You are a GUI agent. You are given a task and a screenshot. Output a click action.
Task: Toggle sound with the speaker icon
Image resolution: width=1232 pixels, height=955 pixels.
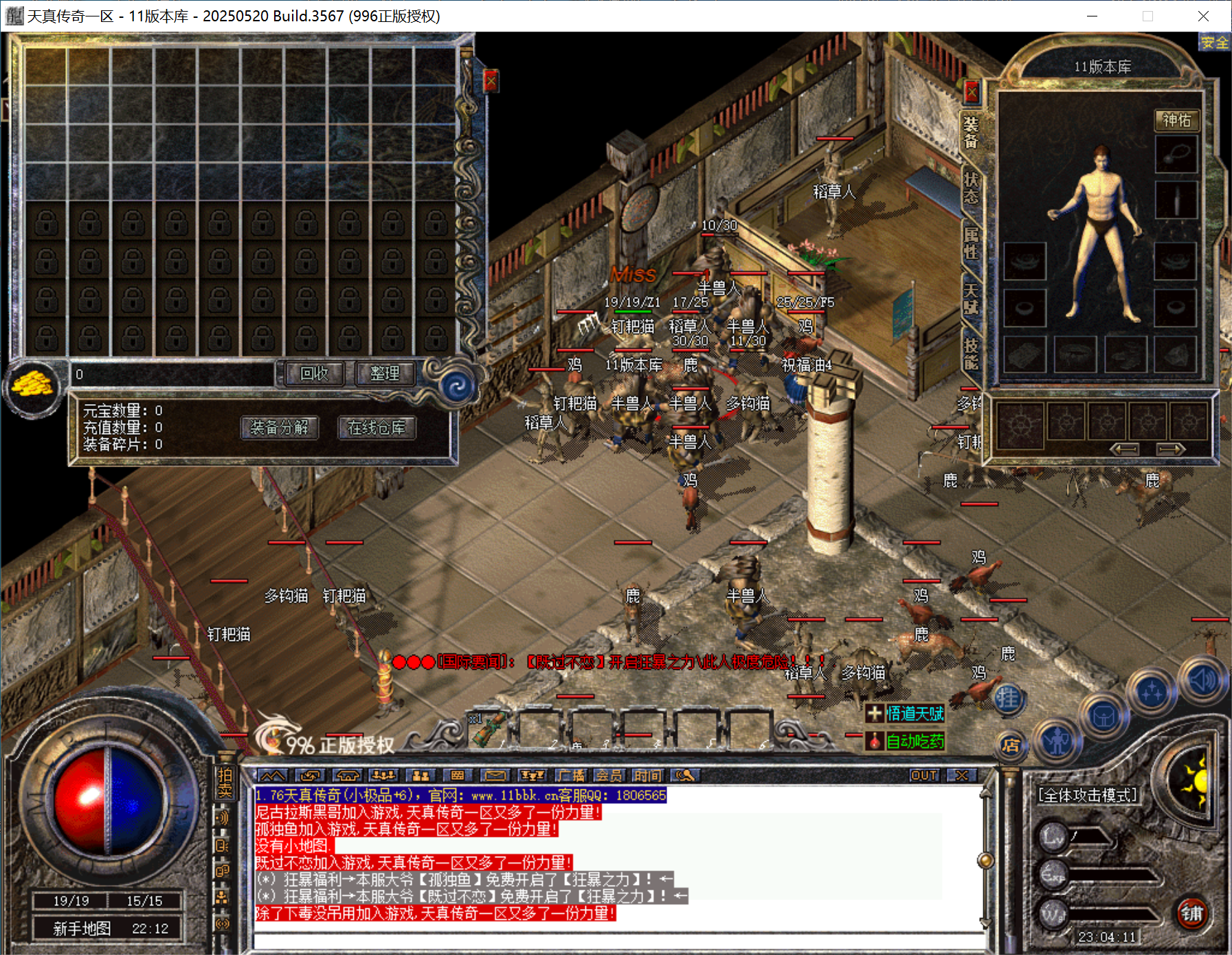point(1203,680)
